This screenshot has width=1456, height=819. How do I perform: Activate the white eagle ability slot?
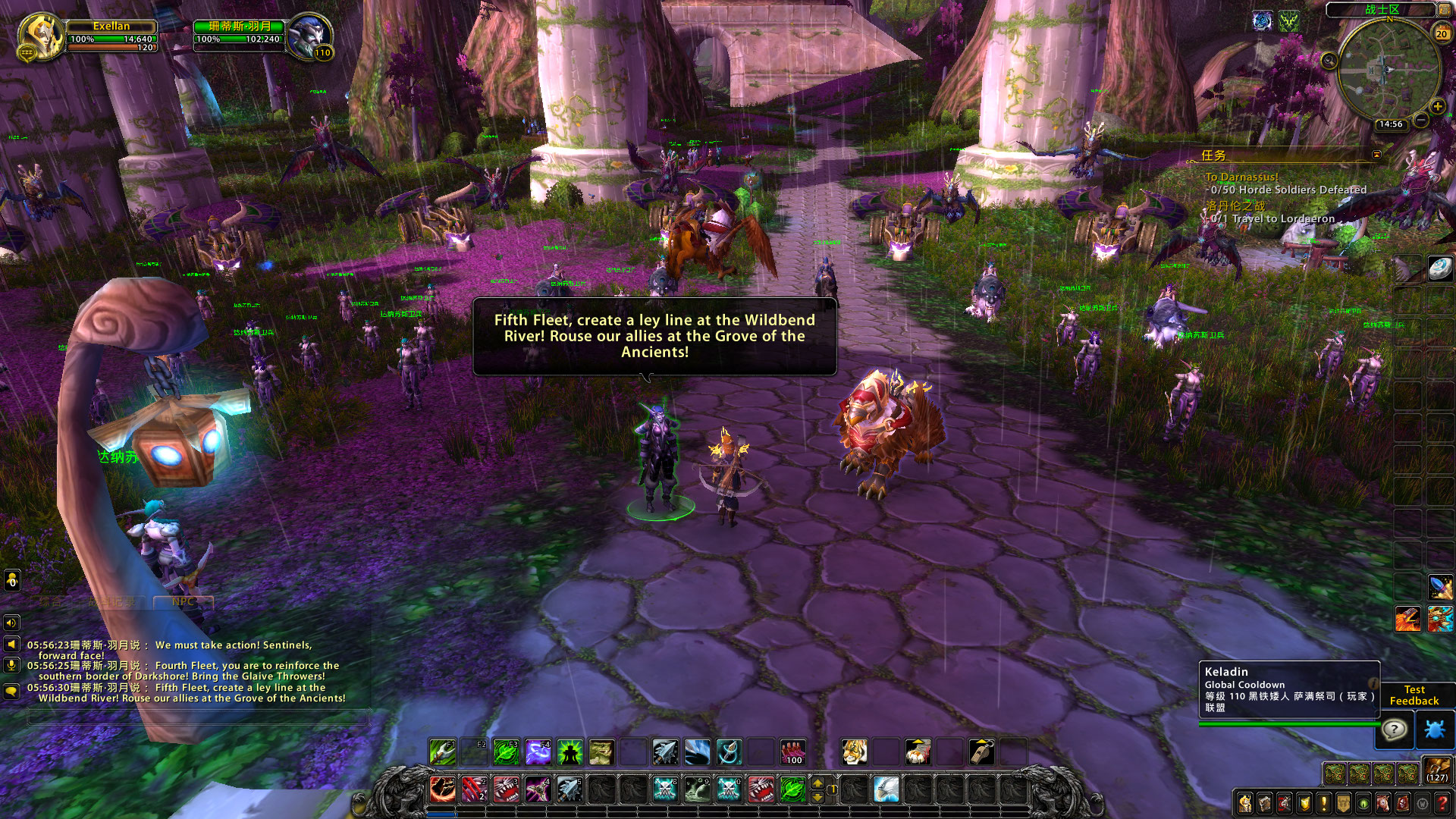tap(886, 789)
